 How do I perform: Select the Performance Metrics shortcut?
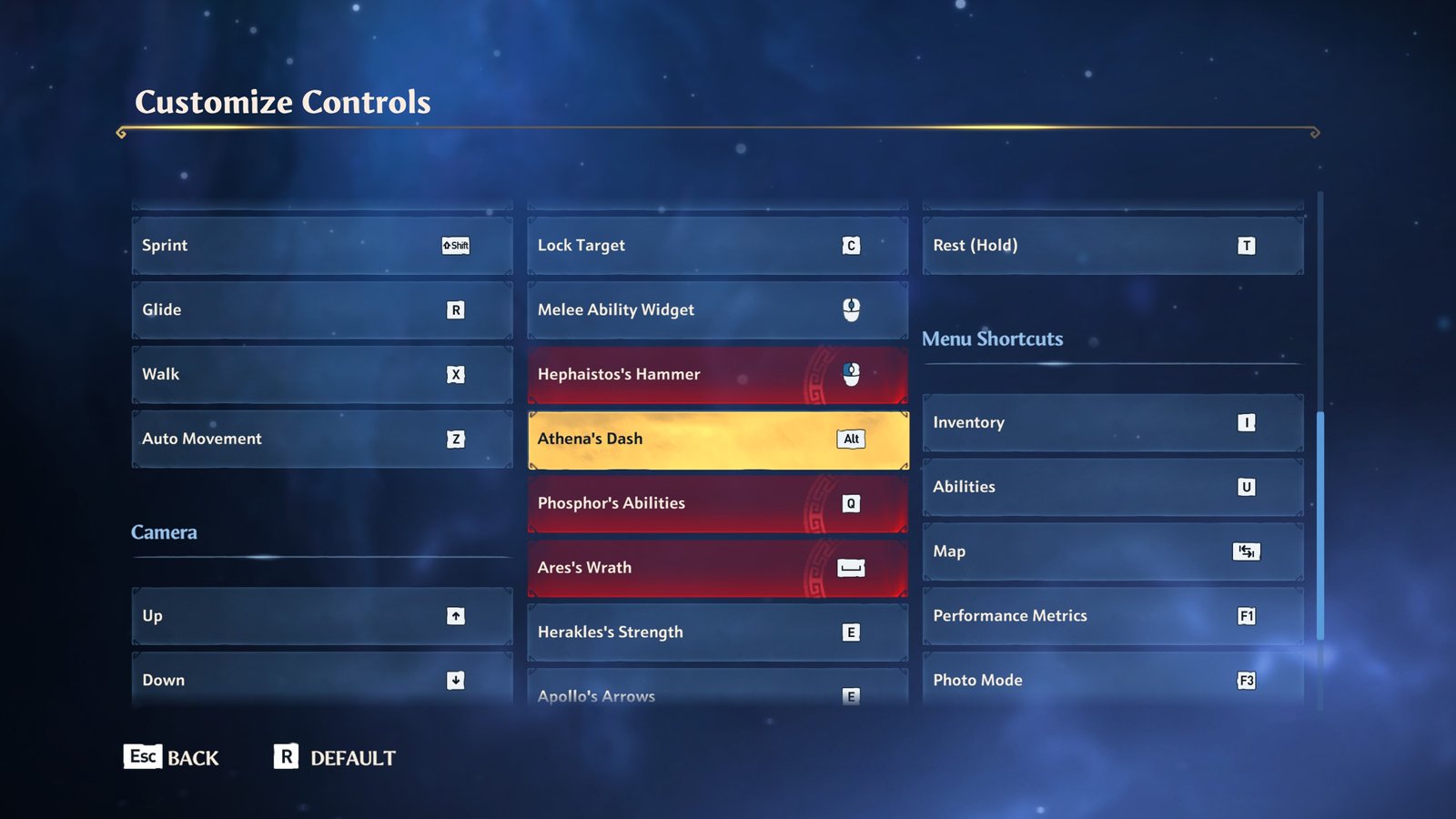(1112, 616)
